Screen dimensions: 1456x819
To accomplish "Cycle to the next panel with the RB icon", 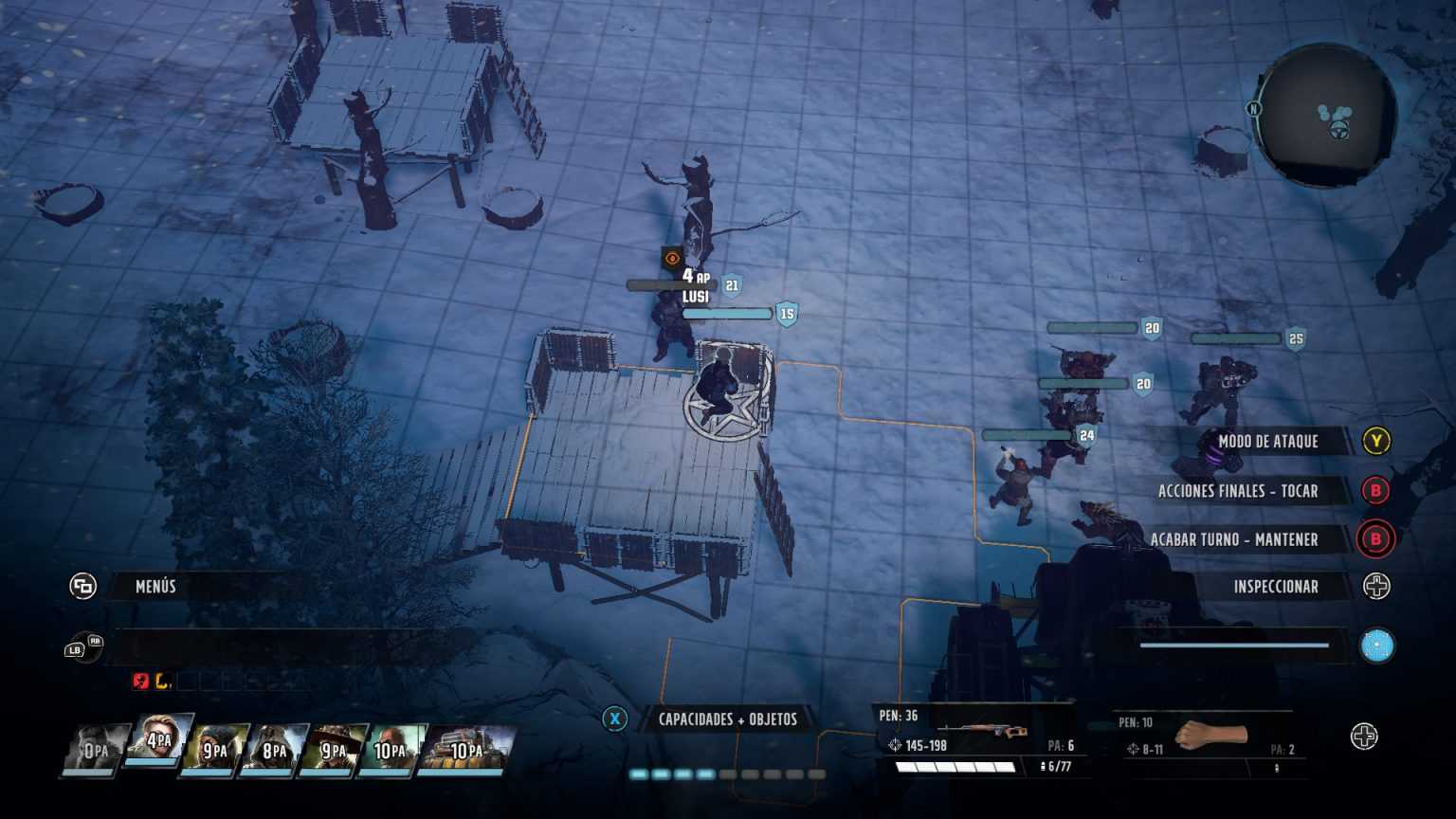I will [x=95, y=641].
